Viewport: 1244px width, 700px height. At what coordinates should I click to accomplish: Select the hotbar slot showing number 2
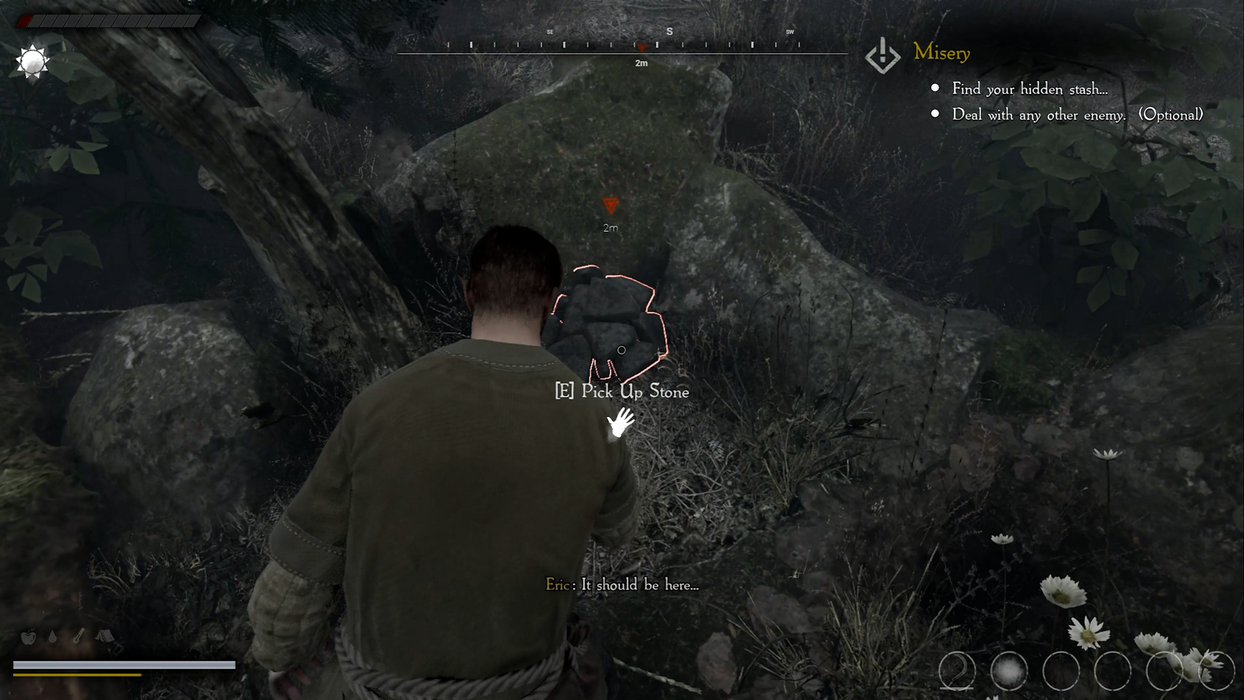point(957,671)
